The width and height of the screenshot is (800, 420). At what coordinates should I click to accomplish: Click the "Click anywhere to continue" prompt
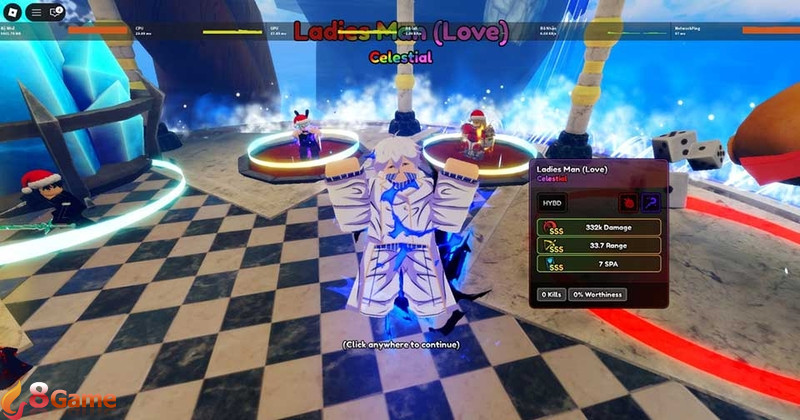[x=400, y=344]
